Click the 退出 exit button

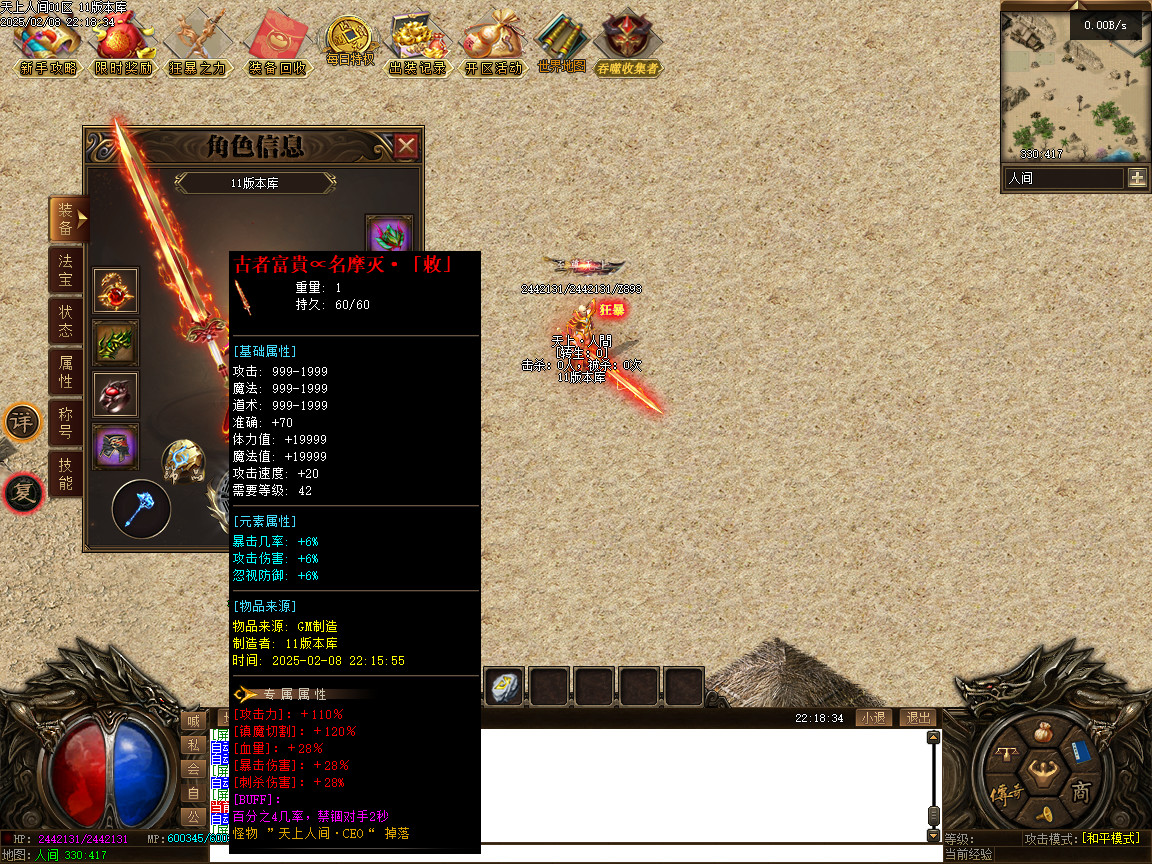tap(917, 718)
